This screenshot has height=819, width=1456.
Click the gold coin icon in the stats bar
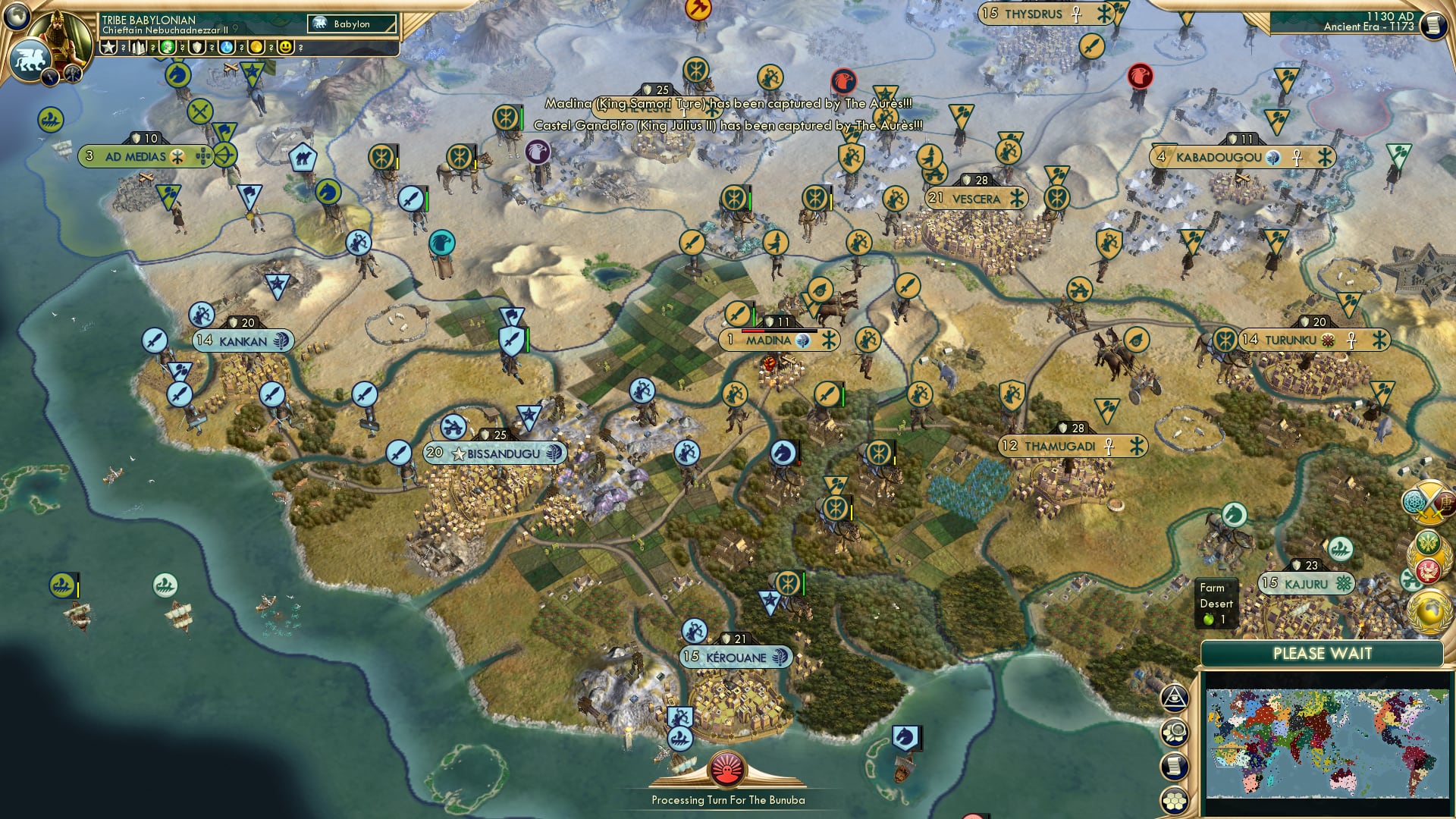click(x=256, y=48)
